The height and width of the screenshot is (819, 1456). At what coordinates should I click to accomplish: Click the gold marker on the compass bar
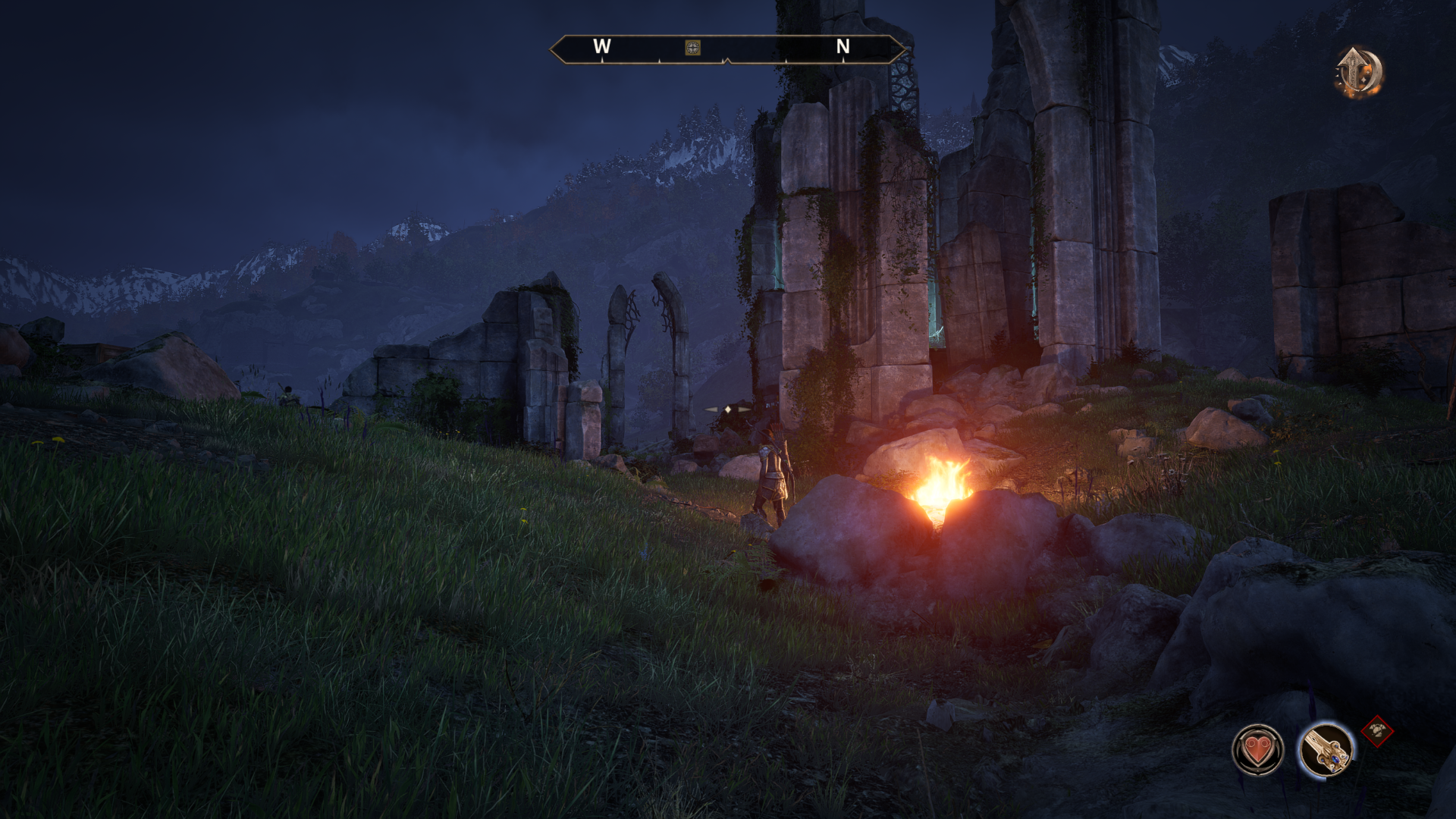(x=692, y=48)
